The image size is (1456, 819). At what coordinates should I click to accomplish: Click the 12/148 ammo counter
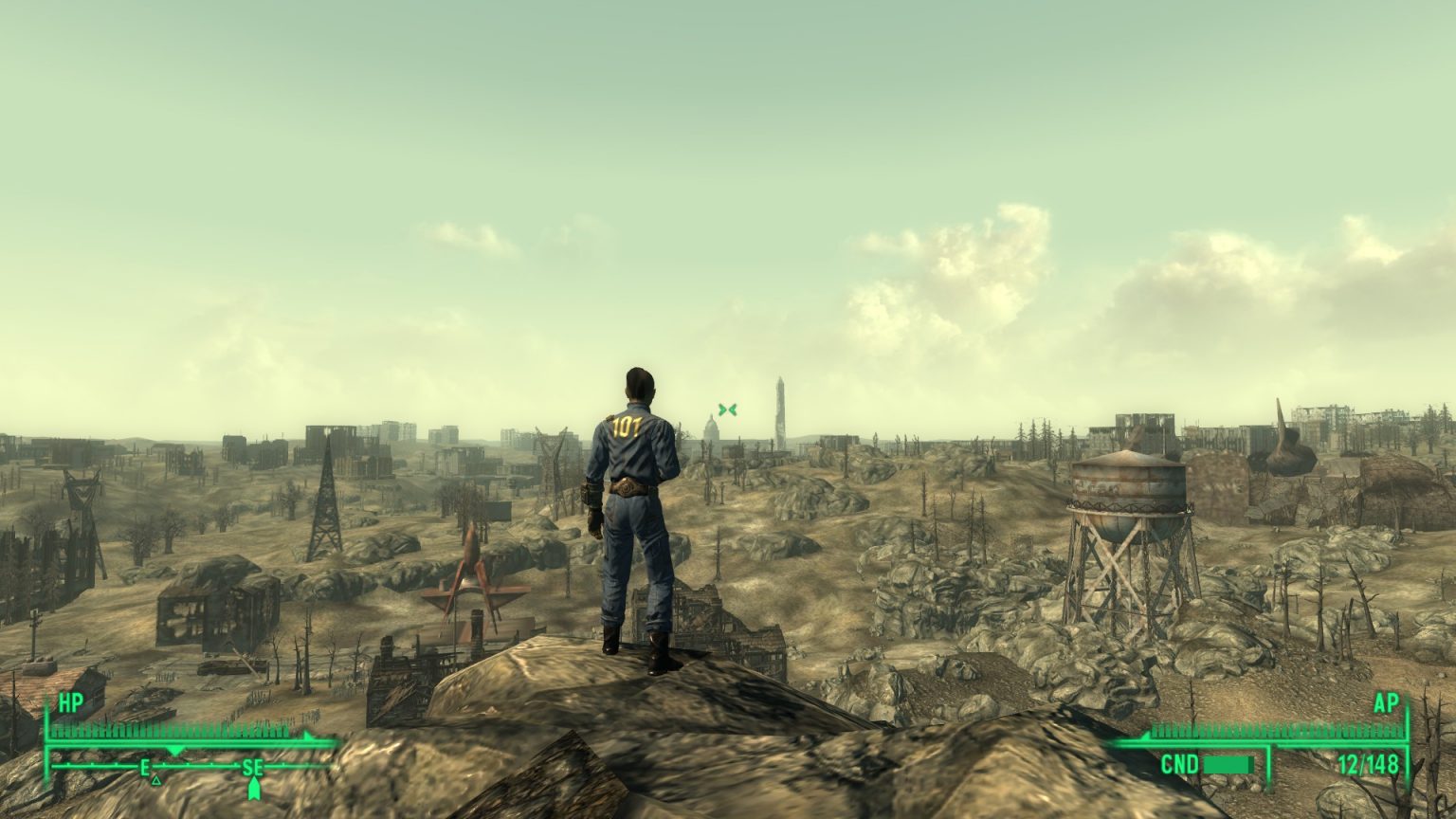(1369, 763)
